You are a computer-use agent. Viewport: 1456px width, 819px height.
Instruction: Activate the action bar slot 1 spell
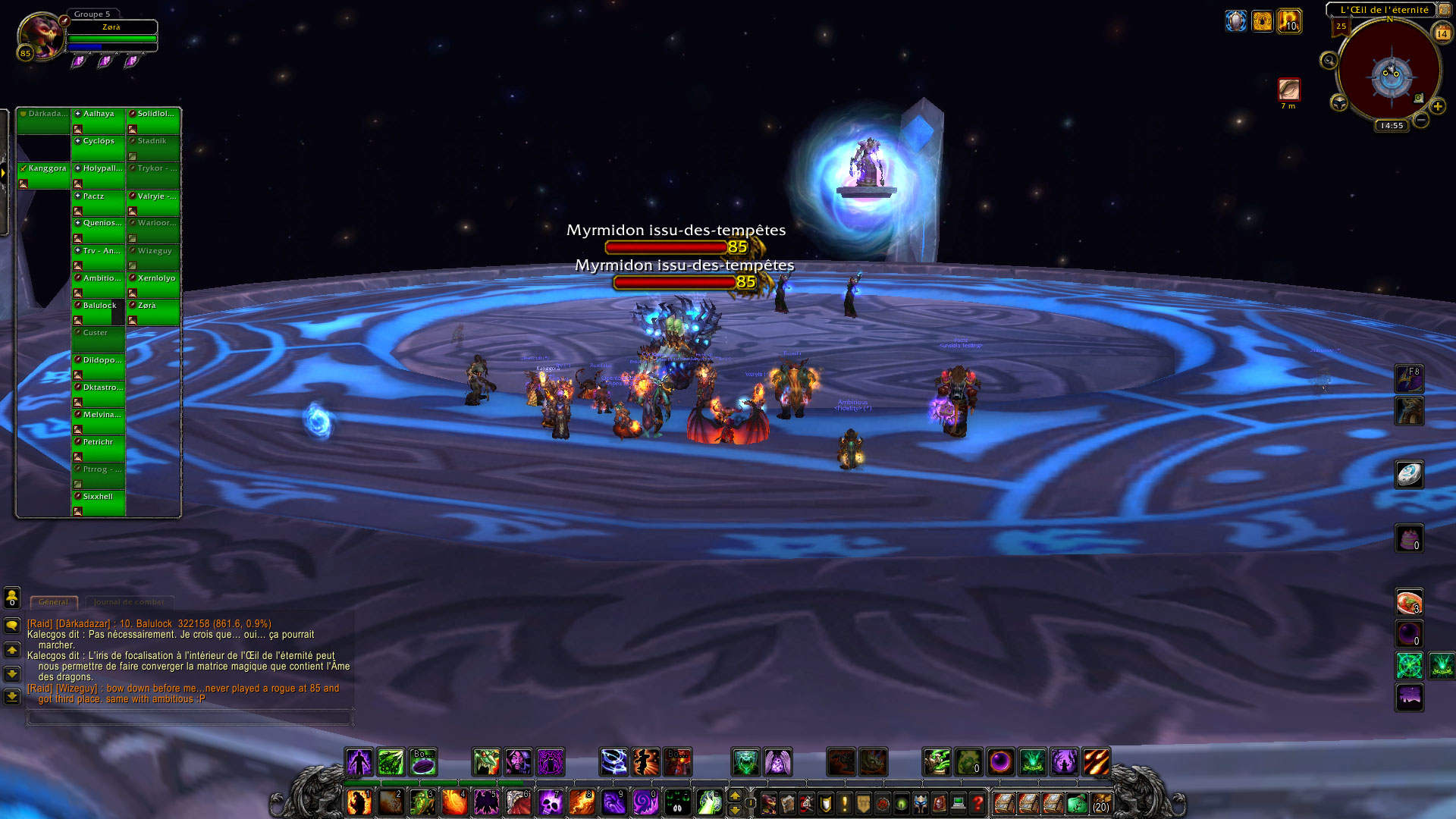tap(359, 802)
